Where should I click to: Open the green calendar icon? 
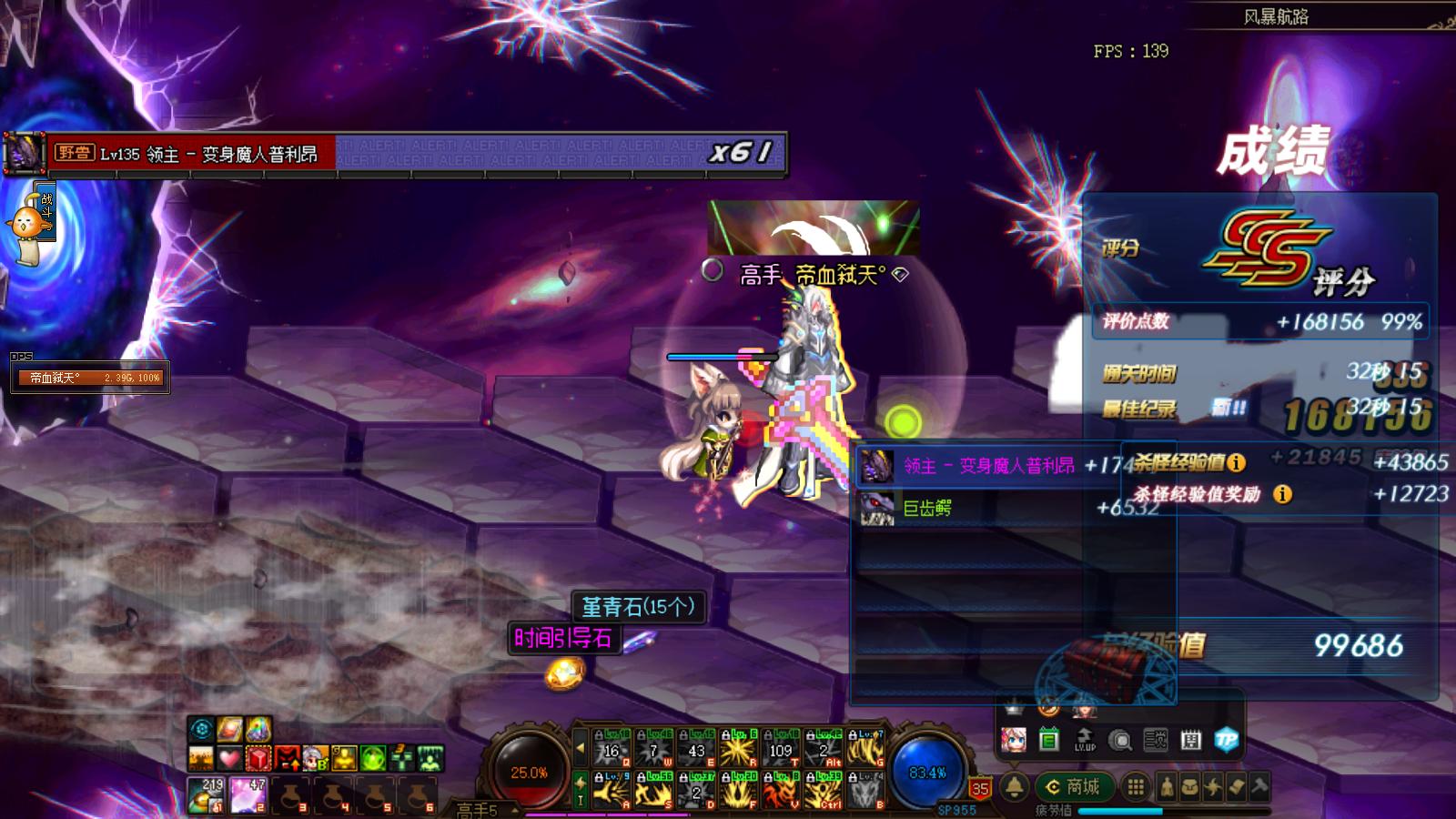[1048, 740]
